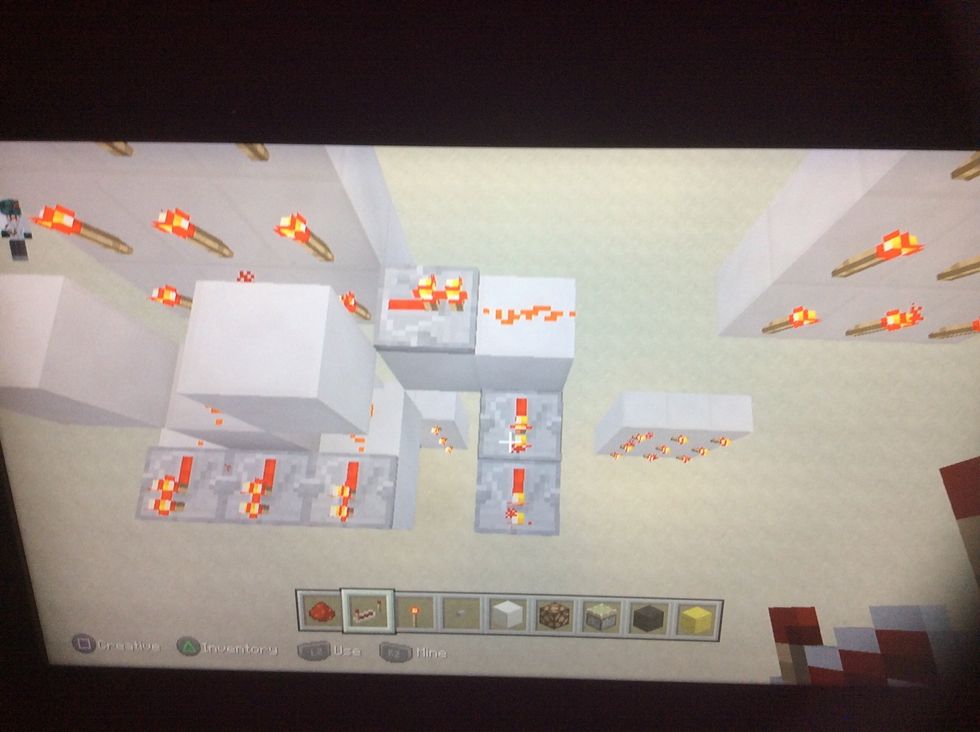This screenshot has height=732, width=980.
Task: Choose the redstone repeater hotbar slot
Action: click(x=365, y=610)
